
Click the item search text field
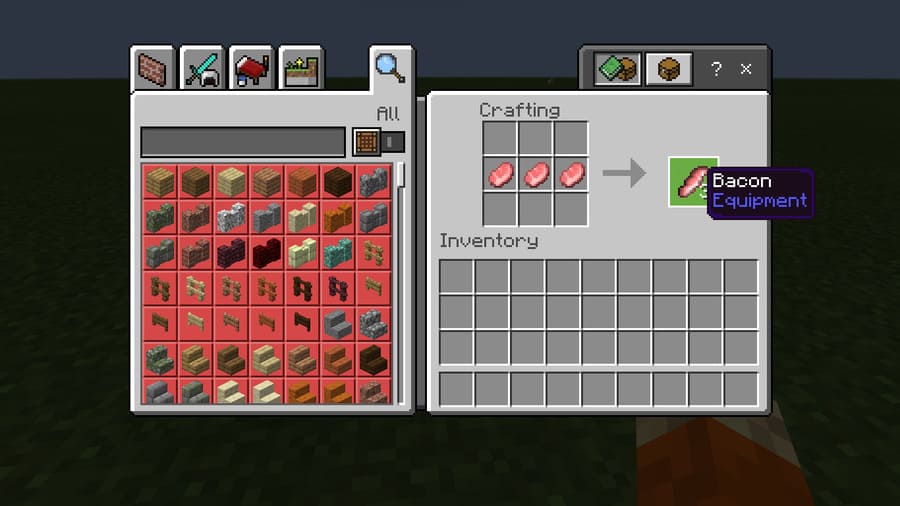[x=243, y=142]
